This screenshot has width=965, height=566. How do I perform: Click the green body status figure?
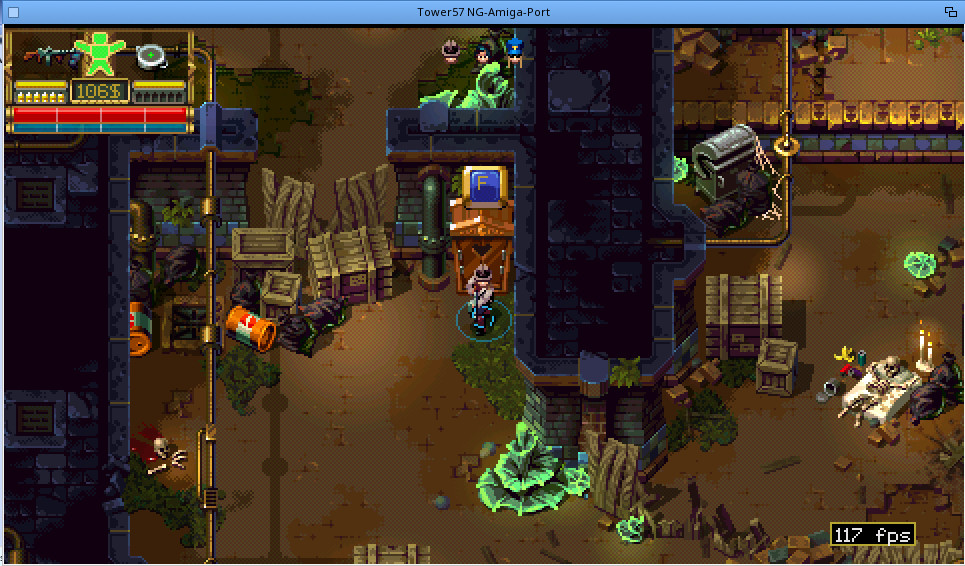99,53
